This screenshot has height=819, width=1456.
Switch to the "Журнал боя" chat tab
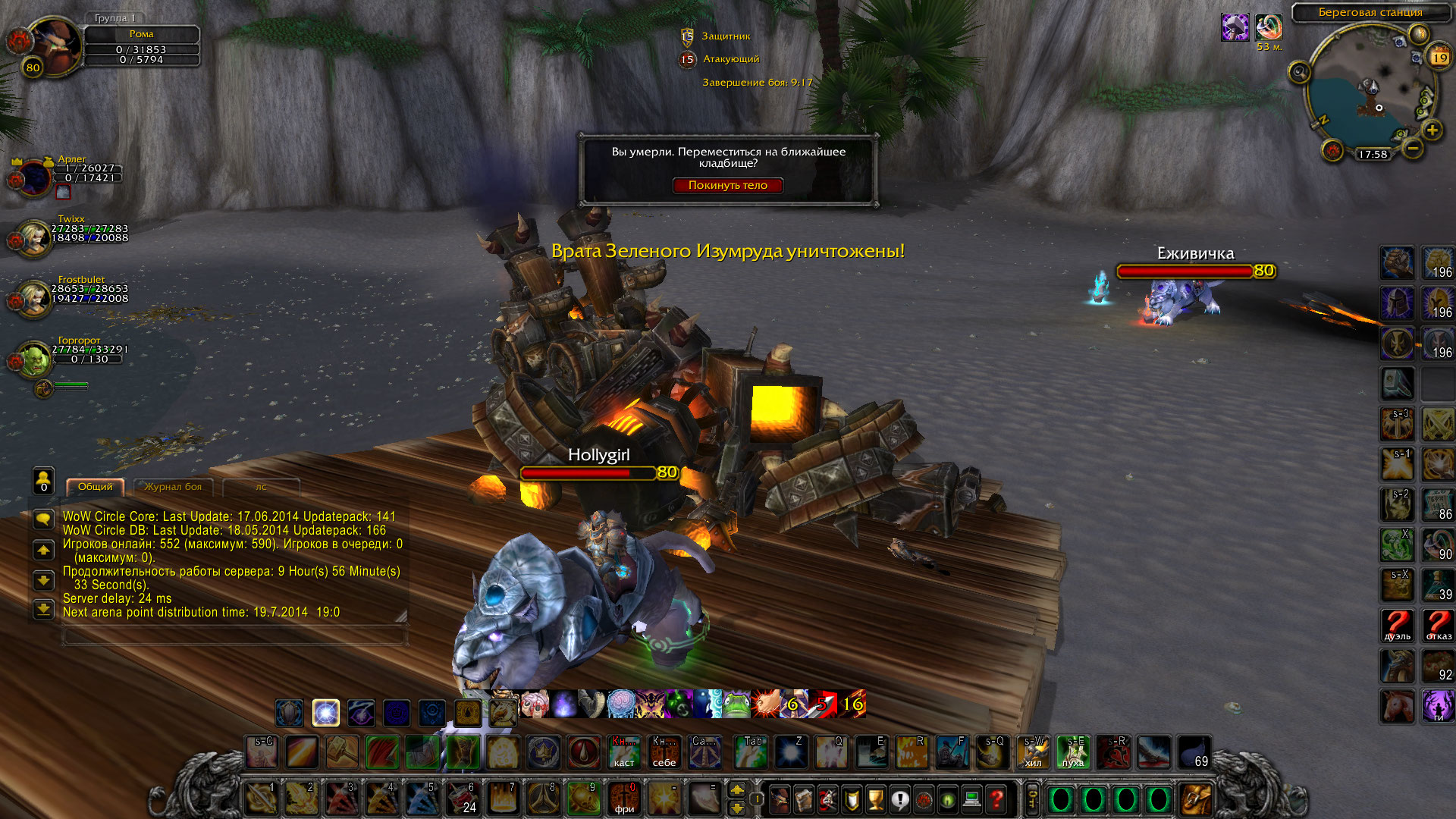click(x=173, y=487)
